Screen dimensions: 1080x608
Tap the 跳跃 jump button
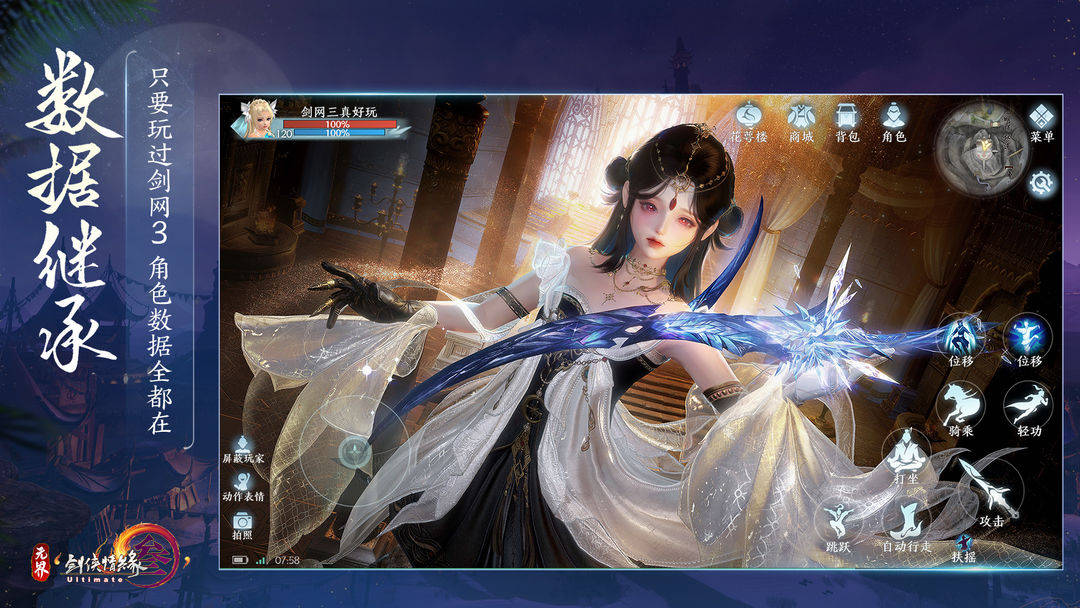click(838, 523)
